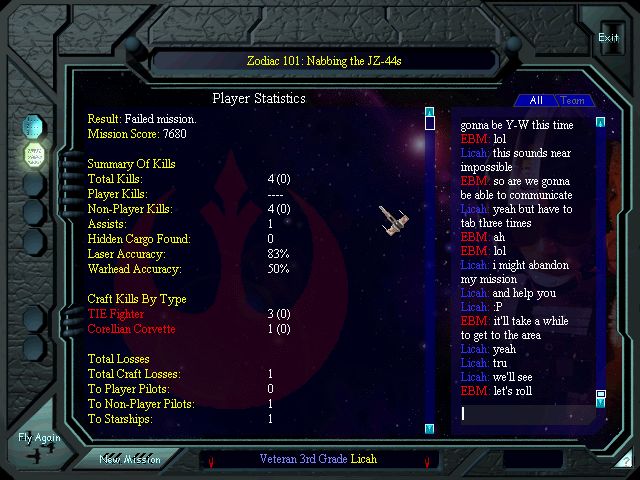
Task: Click the red arrow right of pilot name
Action: (x=427, y=461)
